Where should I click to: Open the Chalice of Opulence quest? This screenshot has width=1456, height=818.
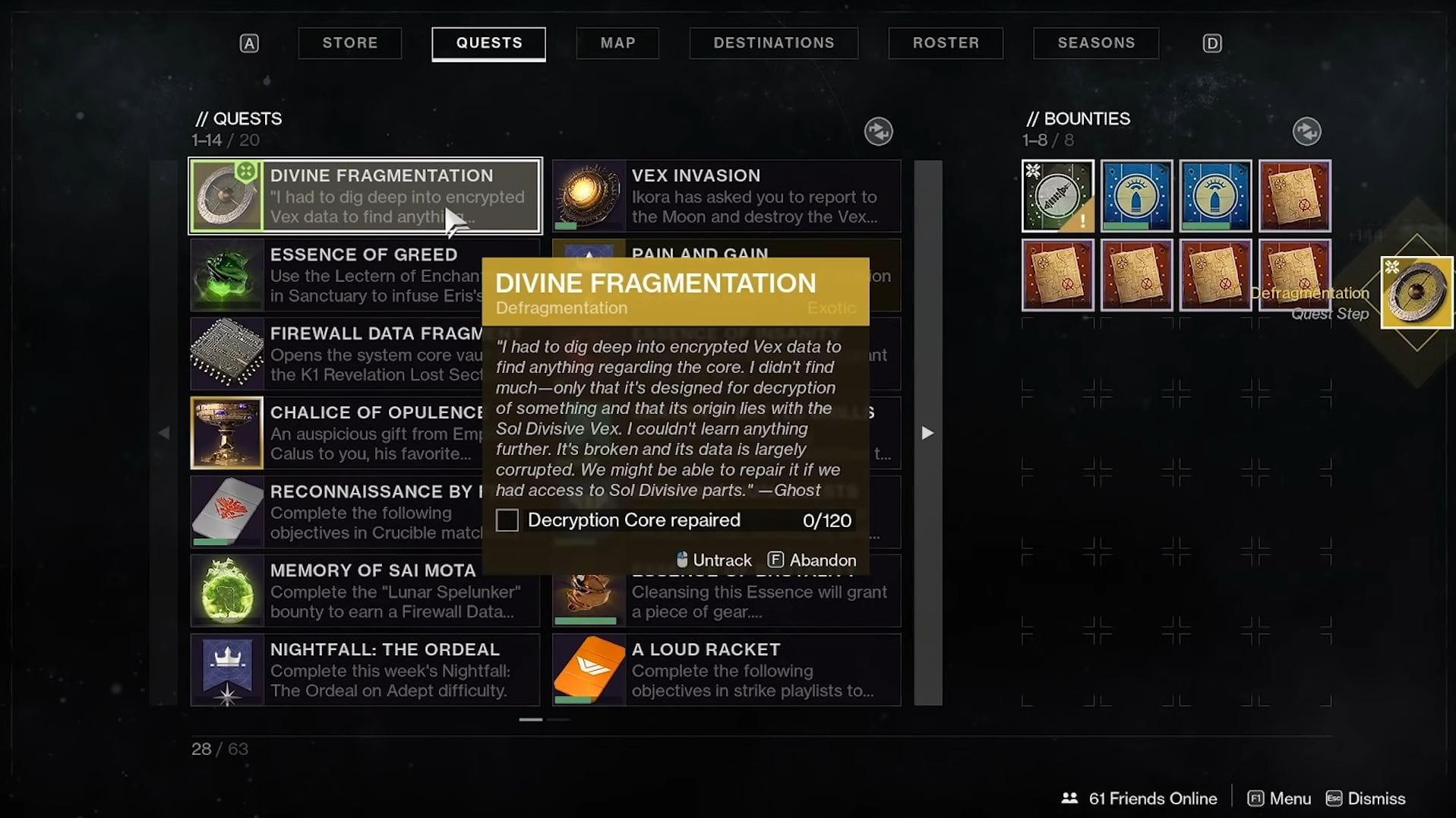226,433
